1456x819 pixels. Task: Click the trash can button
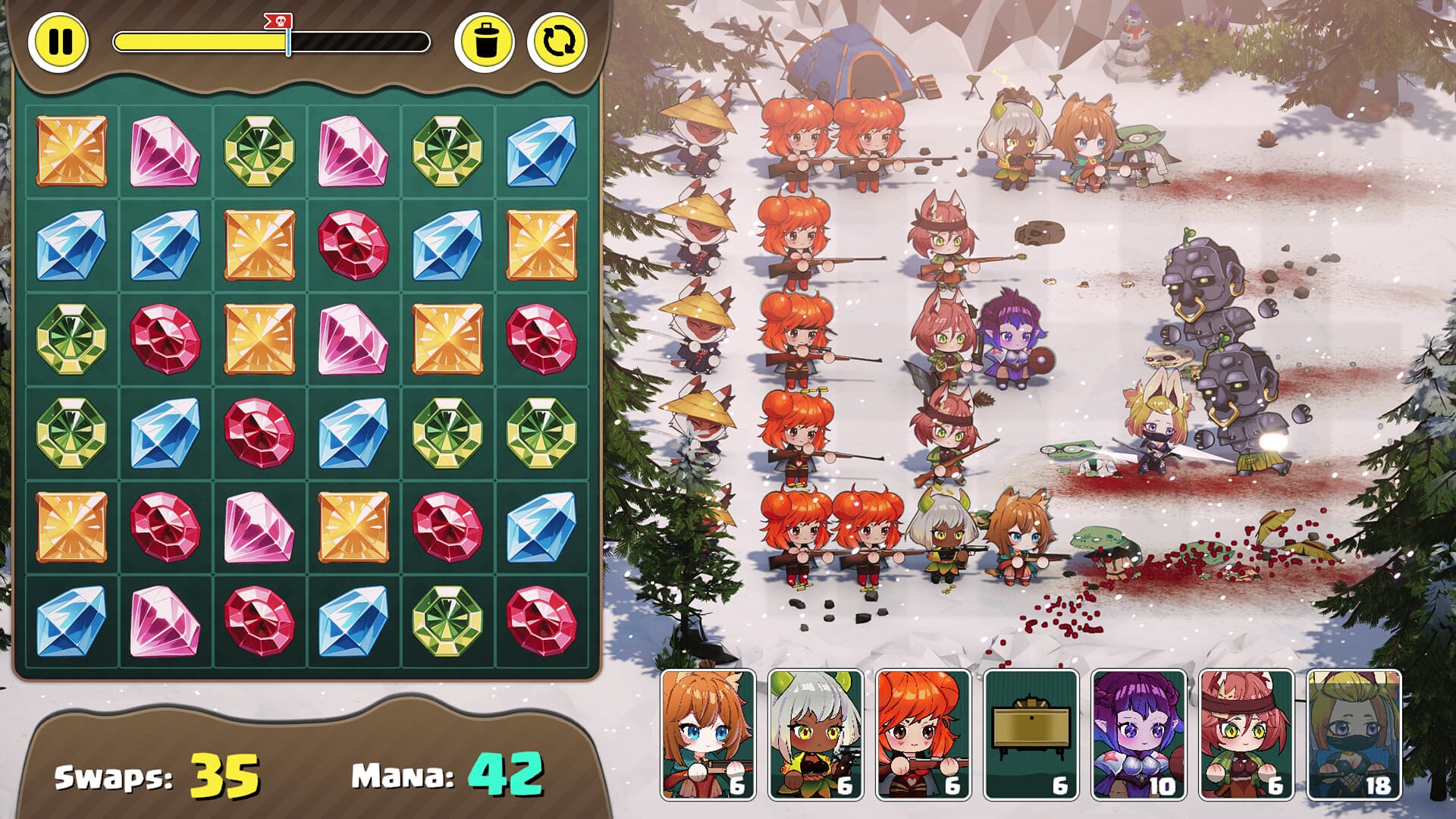coord(485,41)
